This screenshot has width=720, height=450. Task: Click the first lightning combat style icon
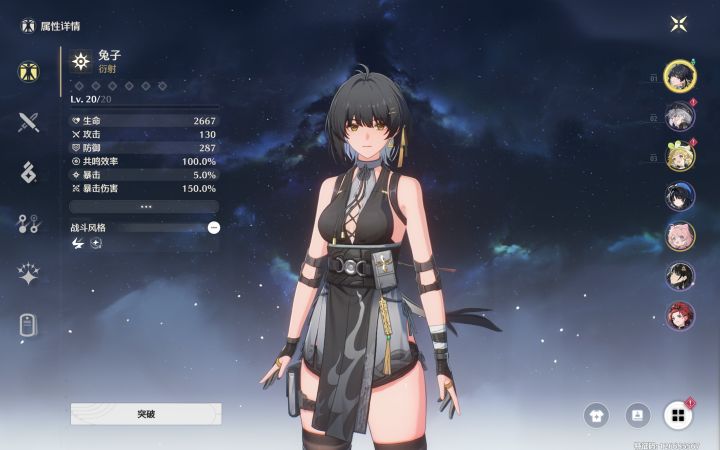[78, 244]
